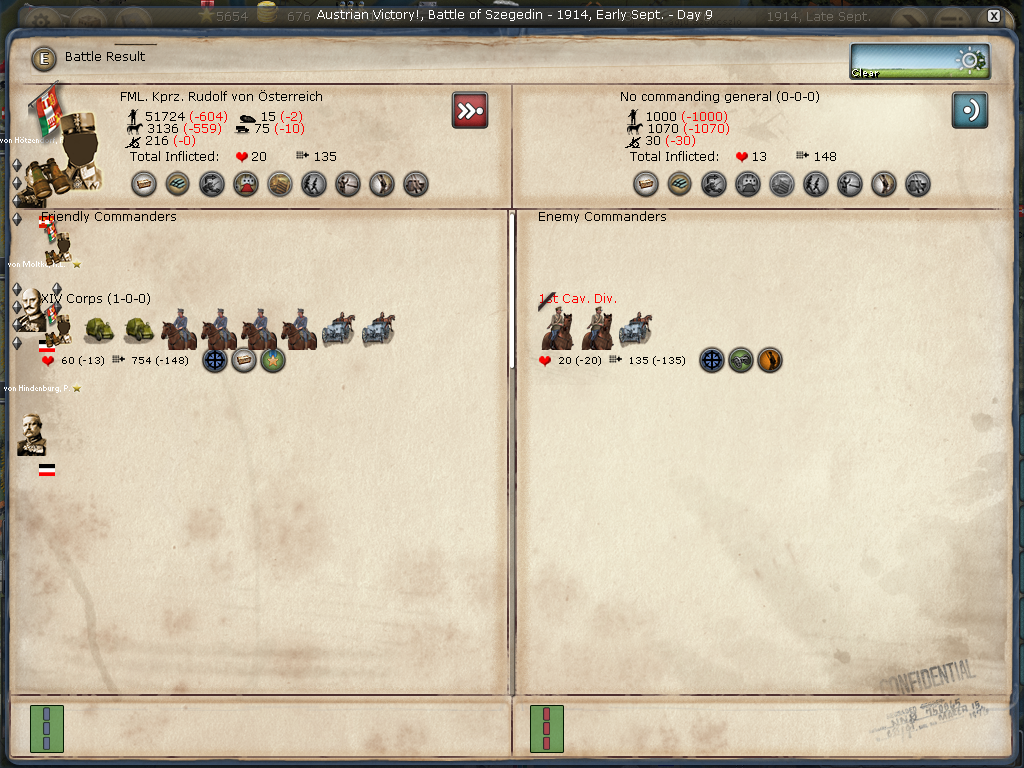
Task: Click the first crate icon in enemy summary row
Action: 646,184
